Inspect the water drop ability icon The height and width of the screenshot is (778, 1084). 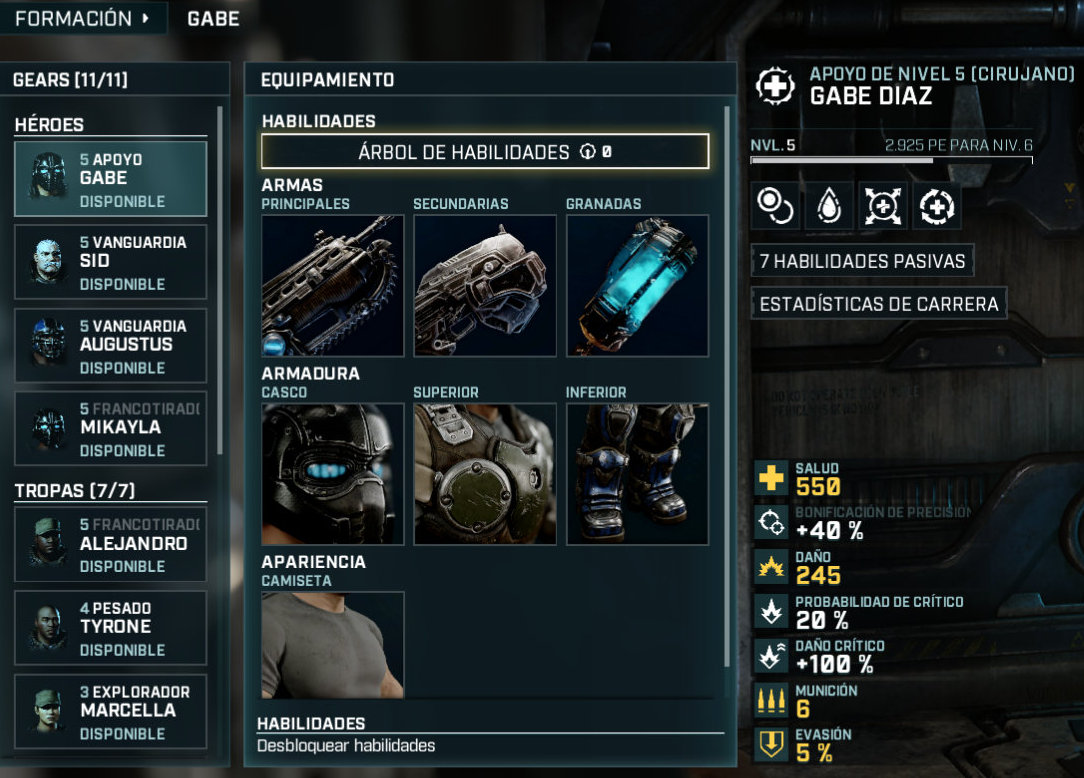830,206
